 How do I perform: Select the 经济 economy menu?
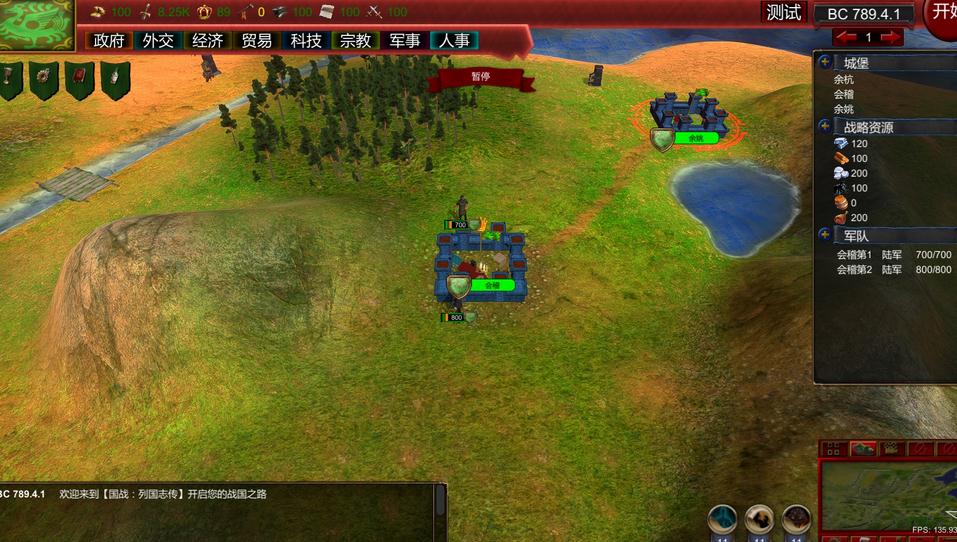207,41
